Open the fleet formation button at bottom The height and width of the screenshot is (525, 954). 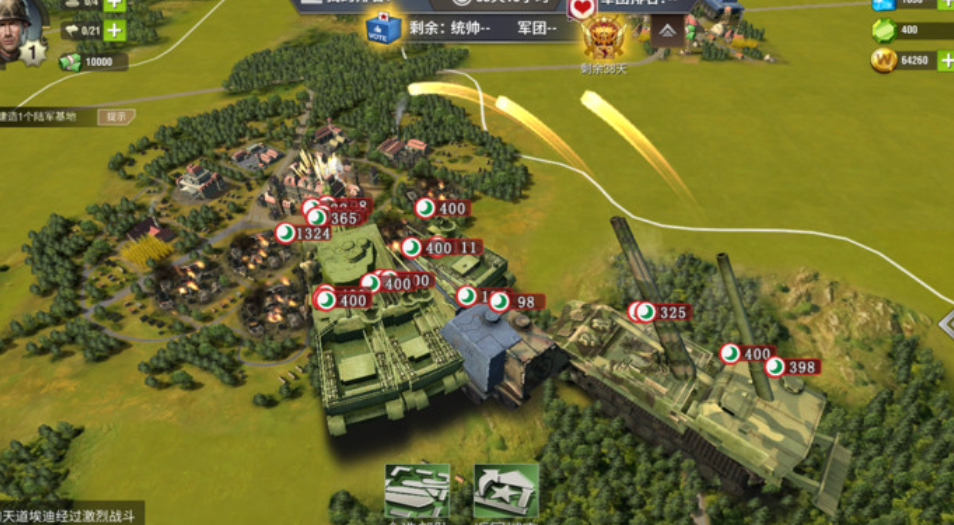417,491
